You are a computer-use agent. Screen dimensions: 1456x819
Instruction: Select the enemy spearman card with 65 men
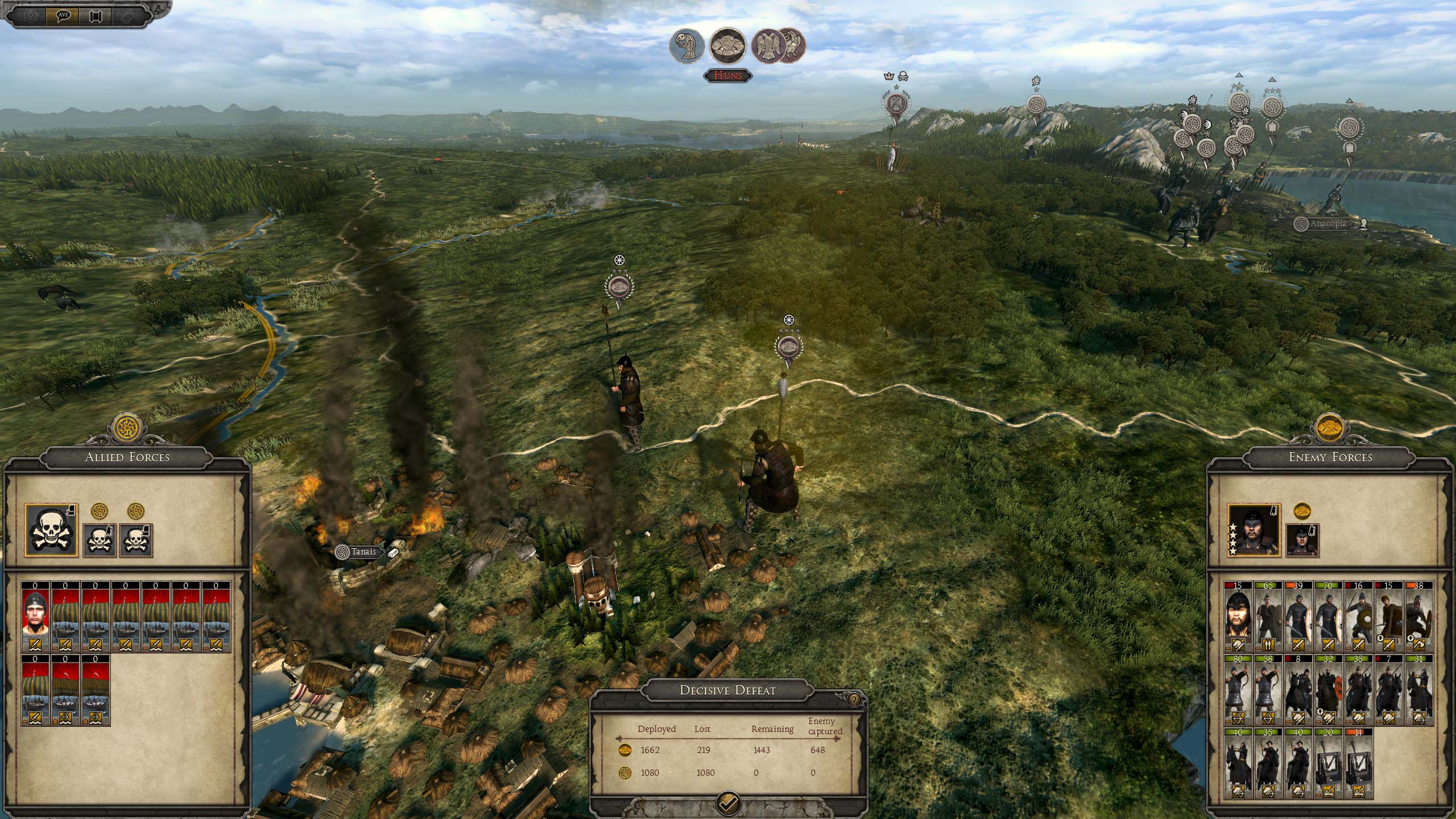pyautogui.click(x=1268, y=617)
